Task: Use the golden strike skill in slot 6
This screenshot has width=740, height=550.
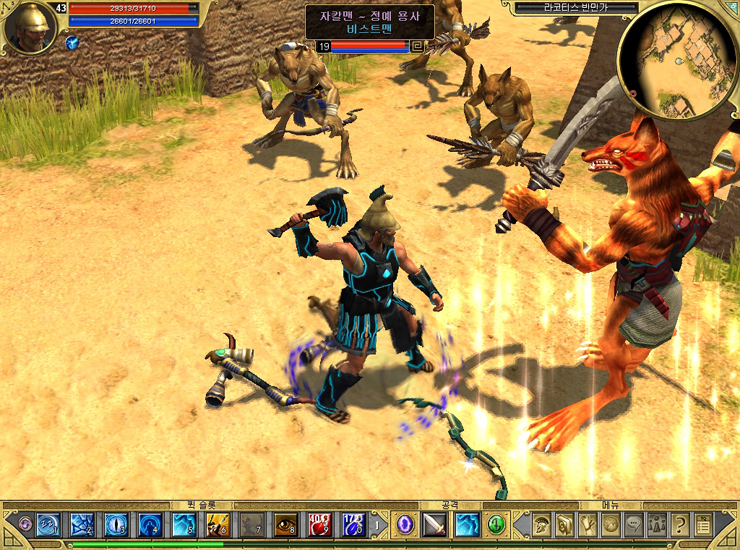Action: 218,524
